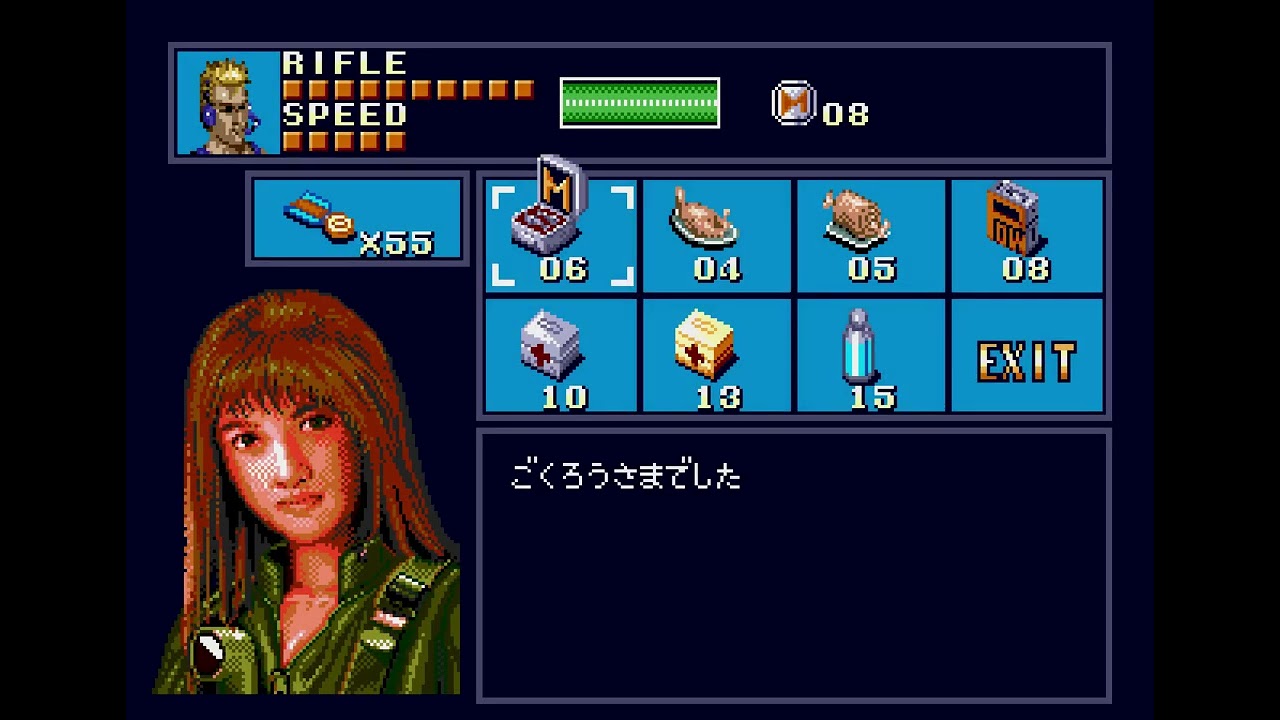Click the green striped energy gauge
This screenshot has width=1280, height=720.
[x=639, y=101]
